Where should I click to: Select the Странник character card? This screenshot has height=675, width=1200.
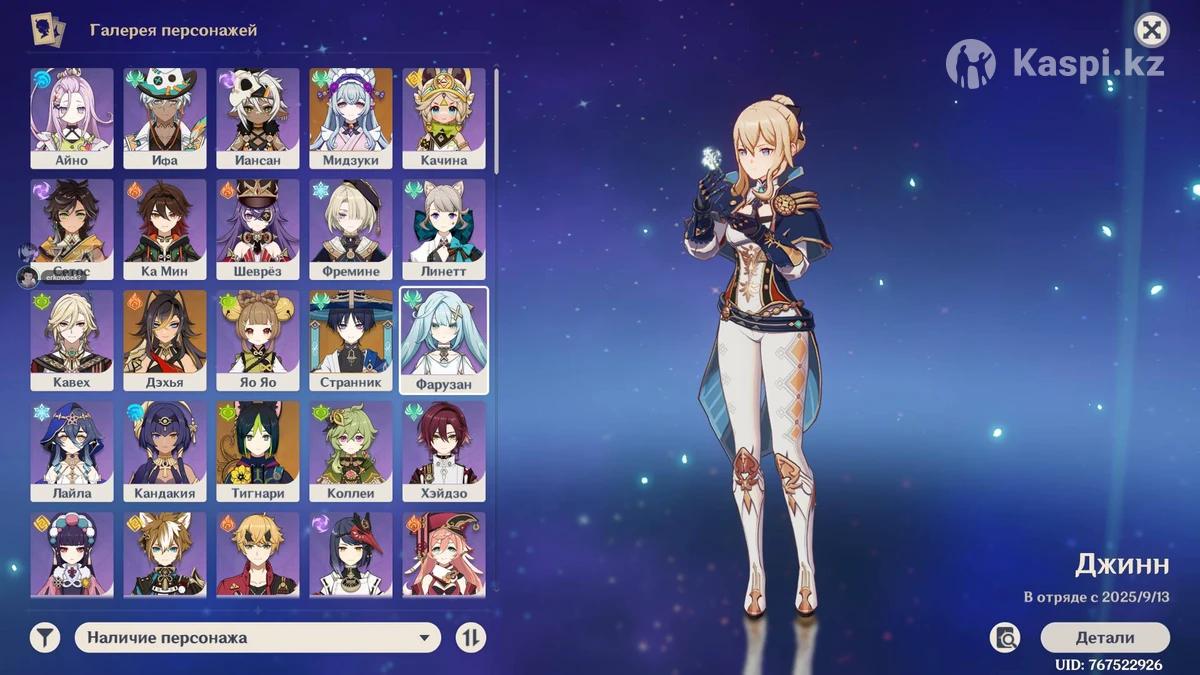(351, 340)
